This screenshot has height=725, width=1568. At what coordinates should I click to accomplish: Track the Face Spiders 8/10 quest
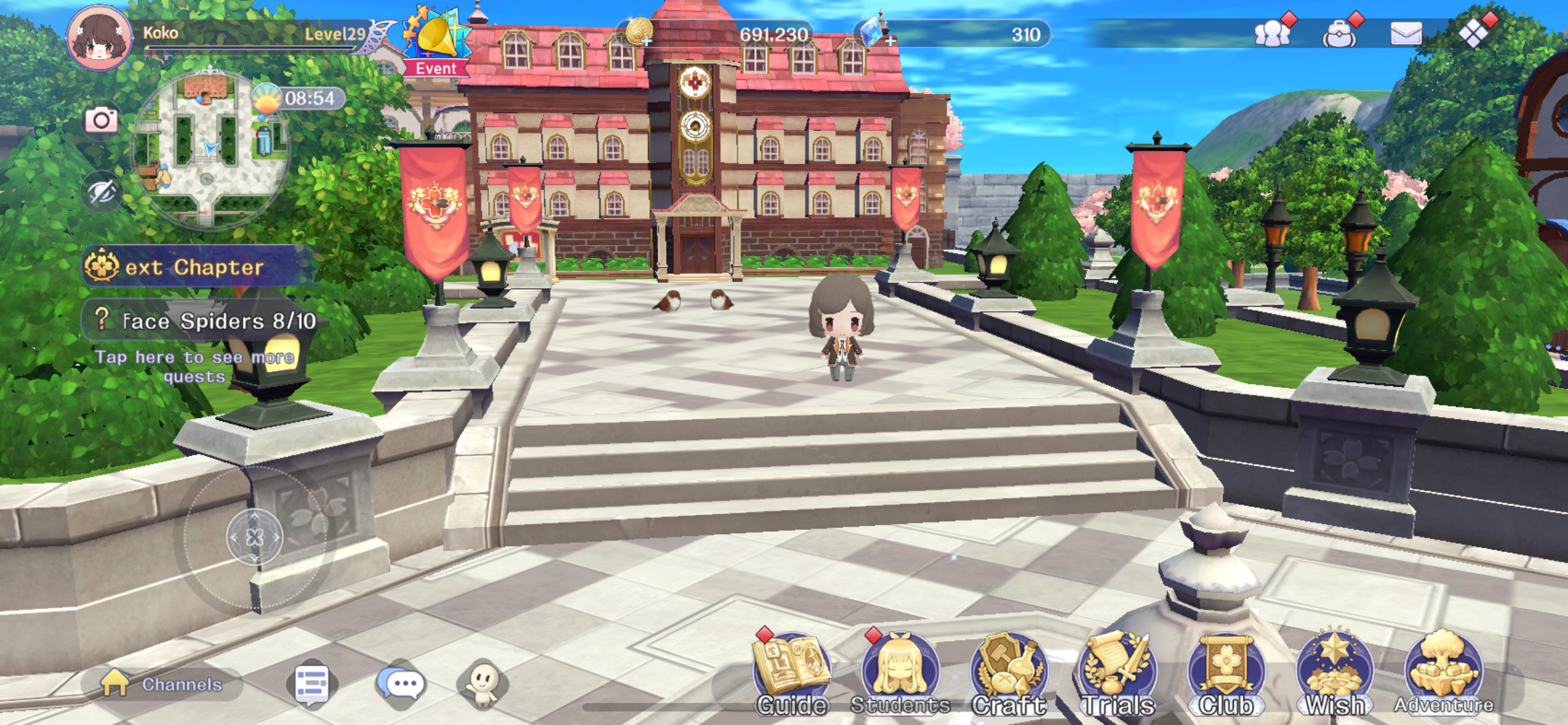207,321
